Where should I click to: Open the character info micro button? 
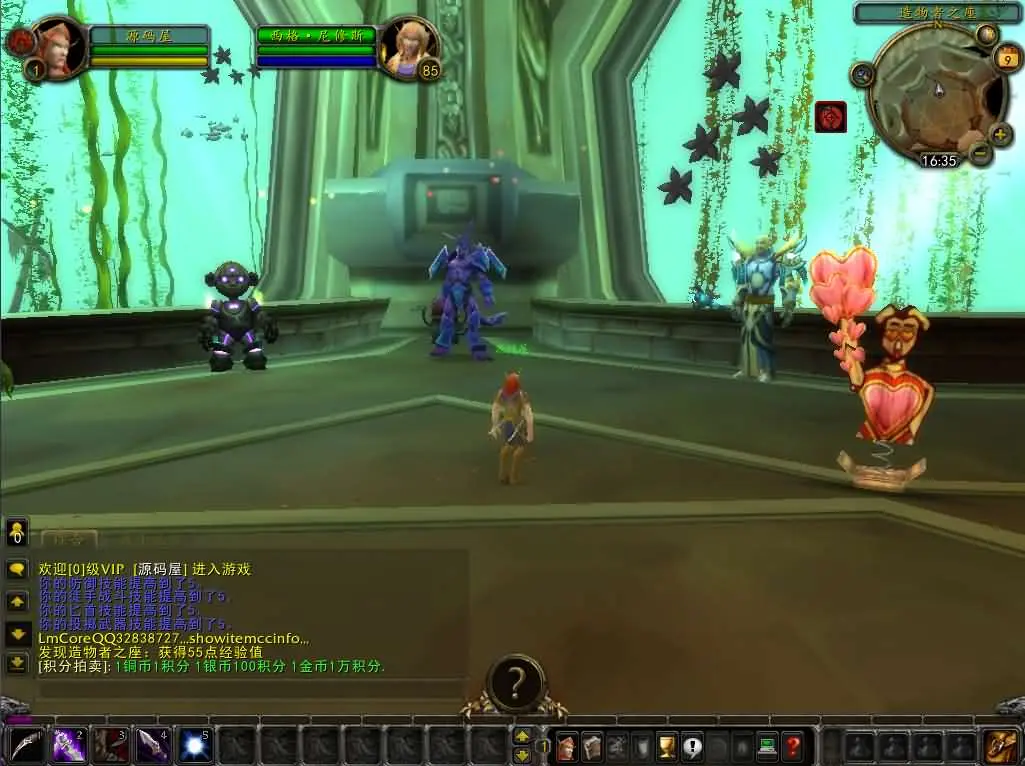[x=567, y=746]
